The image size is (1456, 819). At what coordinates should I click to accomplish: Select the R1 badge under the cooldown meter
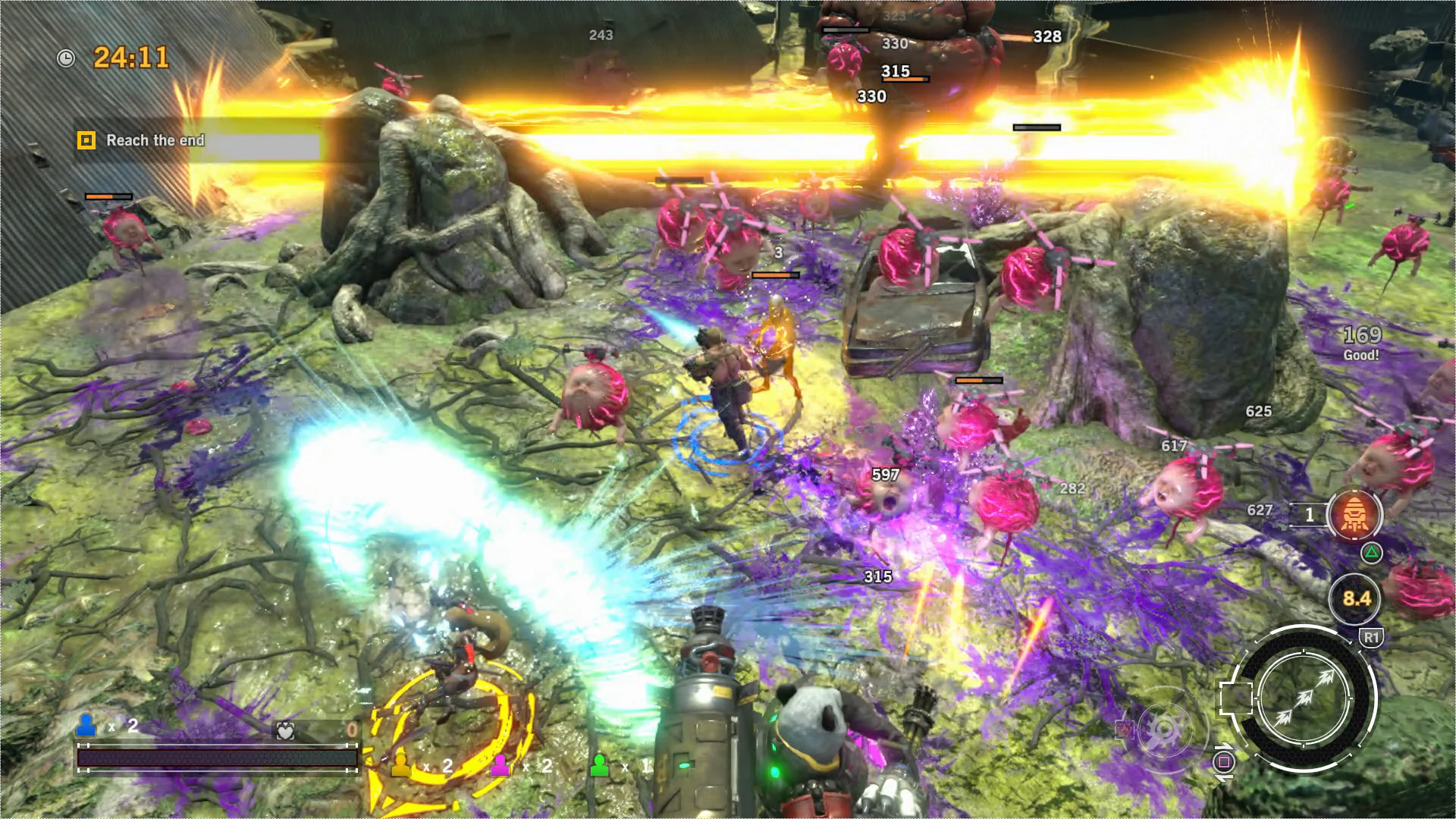click(x=1373, y=636)
